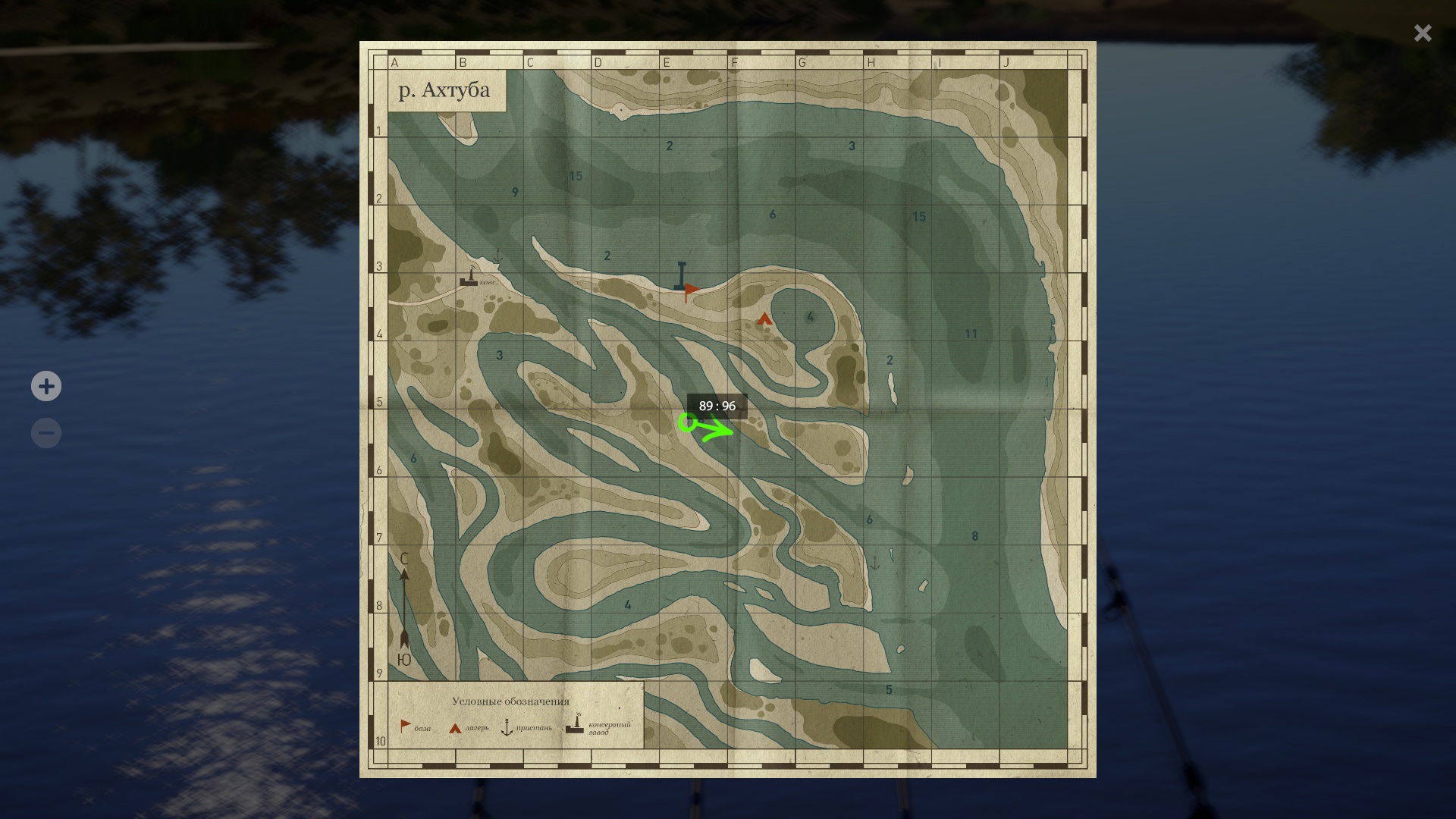Zoom out of the map

click(46, 434)
